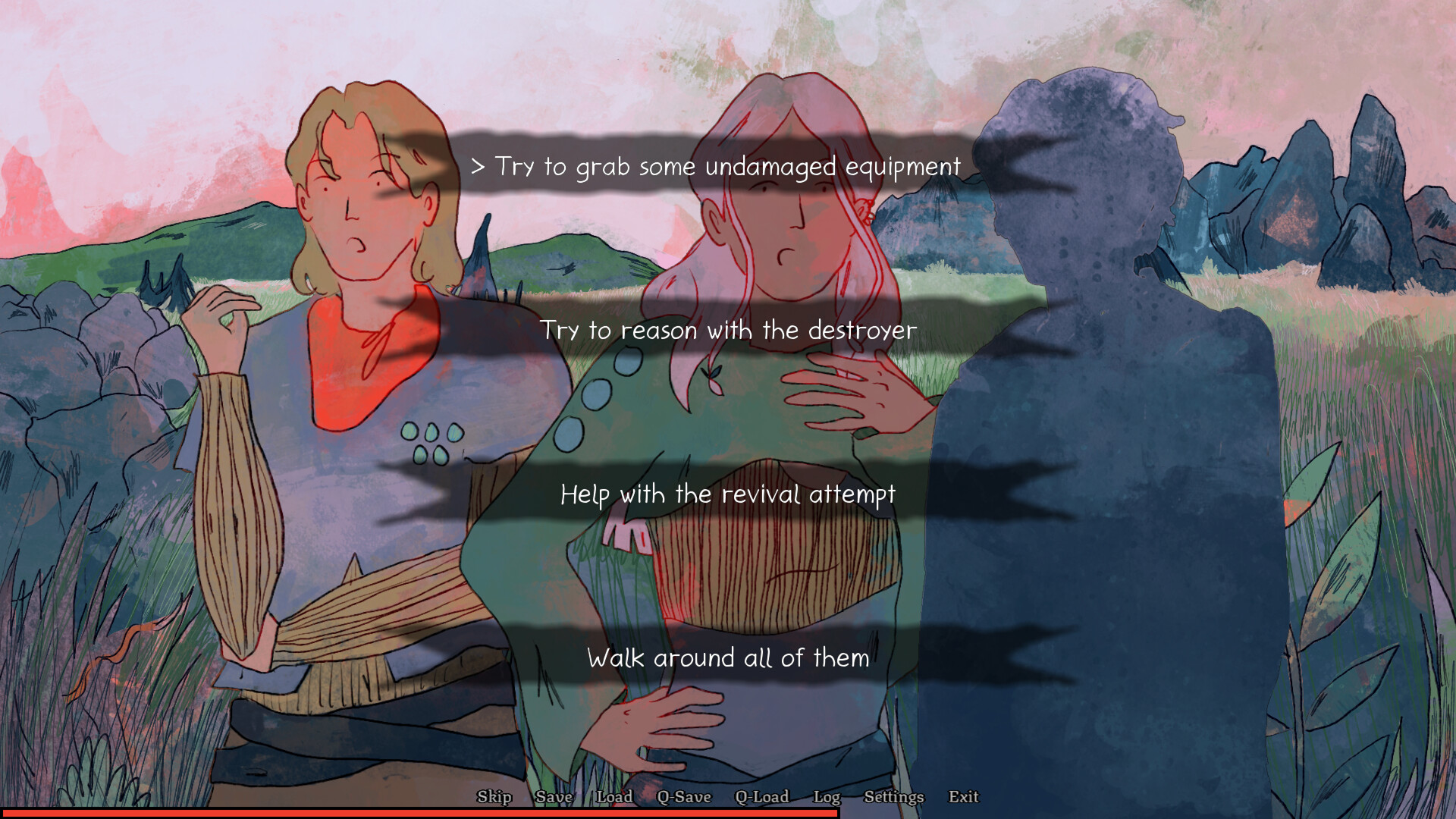Choose "Try to reason with the destroyer"
1456x819 pixels.
(x=729, y=330)
